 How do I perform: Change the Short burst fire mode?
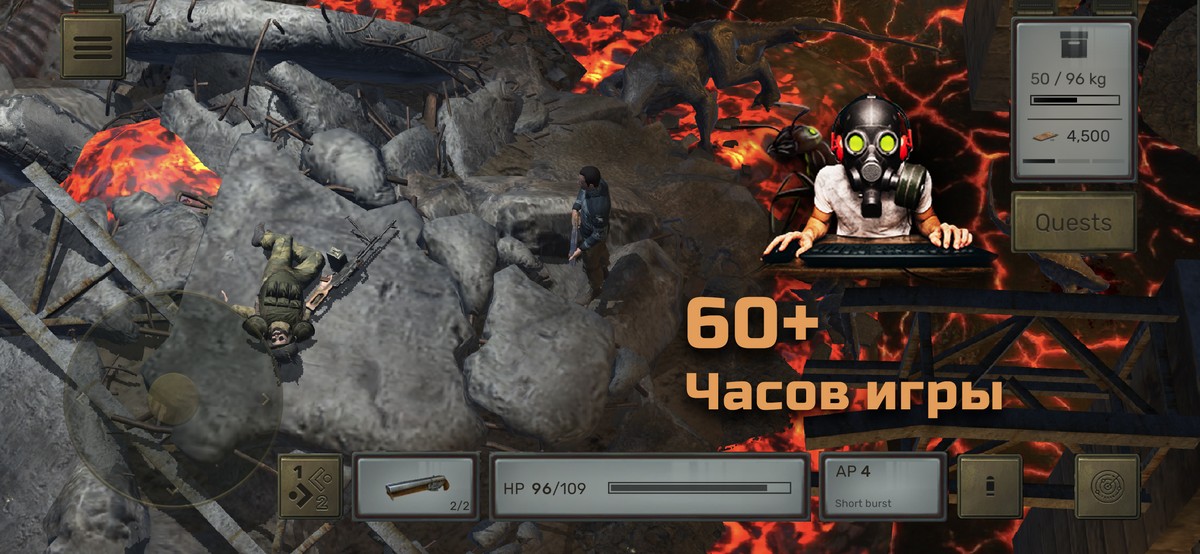[x=882, y=487]
